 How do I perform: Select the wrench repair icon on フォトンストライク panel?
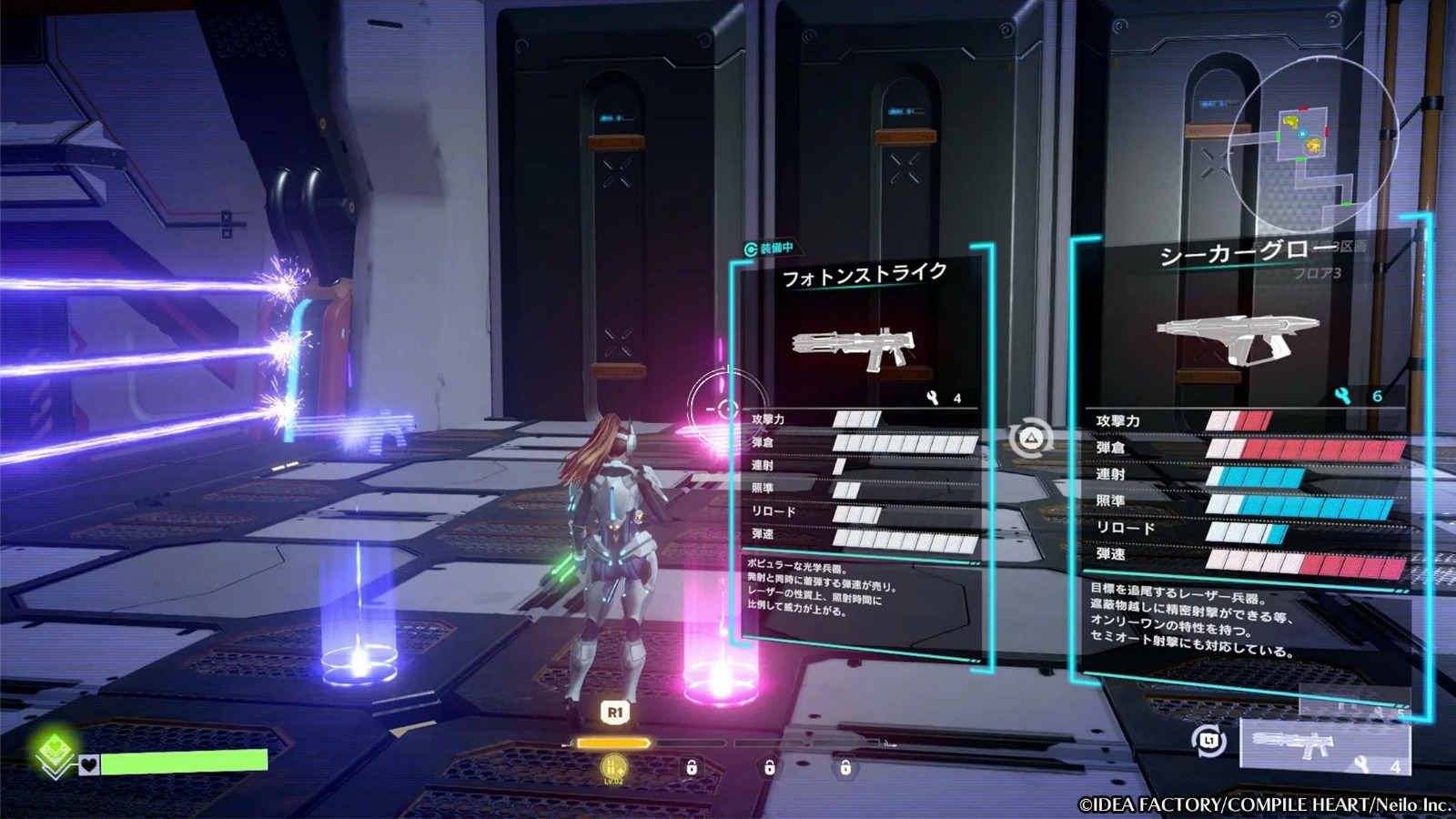pyautogui.click(x=934, y=397)
